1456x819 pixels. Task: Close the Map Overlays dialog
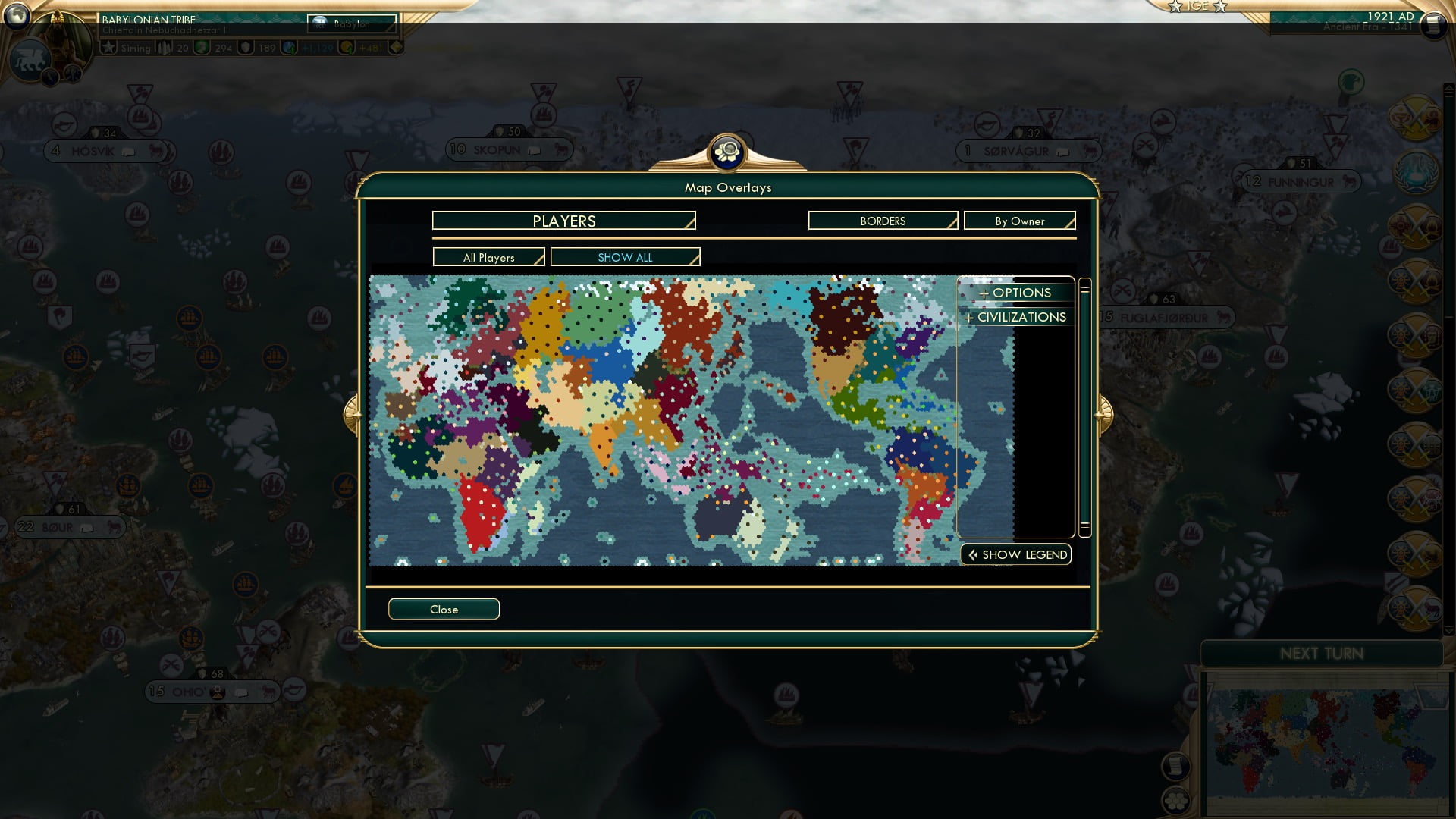pos(444,609)
